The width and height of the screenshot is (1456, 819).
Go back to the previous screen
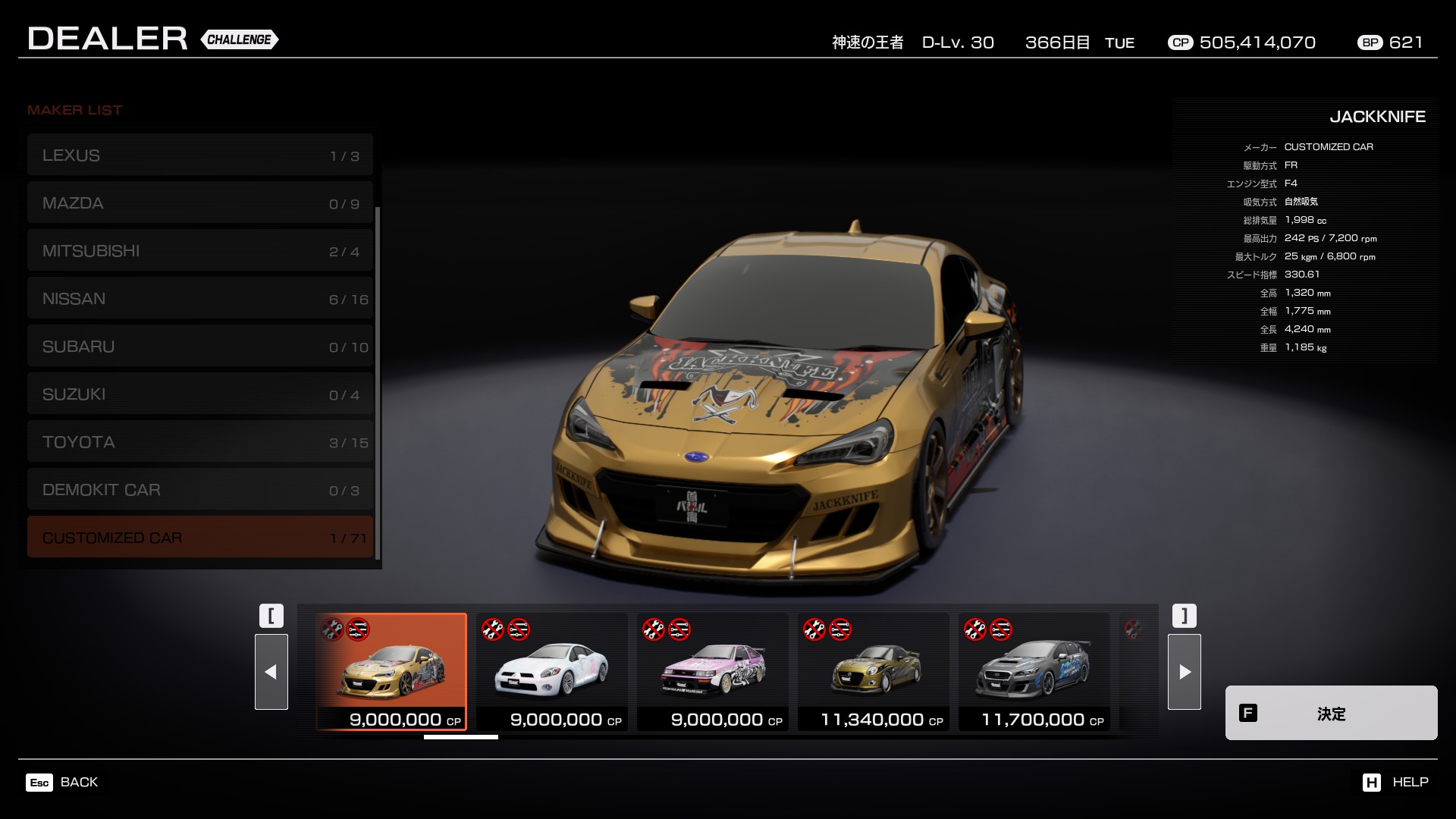point(63,782)
